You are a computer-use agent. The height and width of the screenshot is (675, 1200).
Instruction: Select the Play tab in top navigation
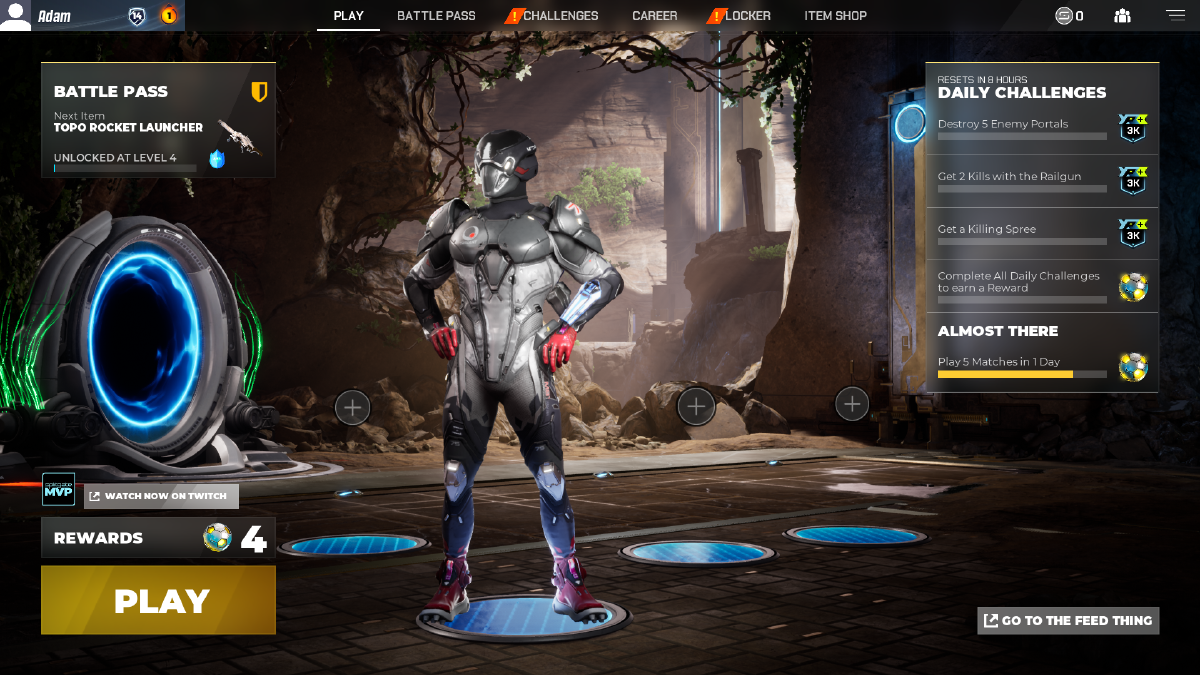pos(348,16)
